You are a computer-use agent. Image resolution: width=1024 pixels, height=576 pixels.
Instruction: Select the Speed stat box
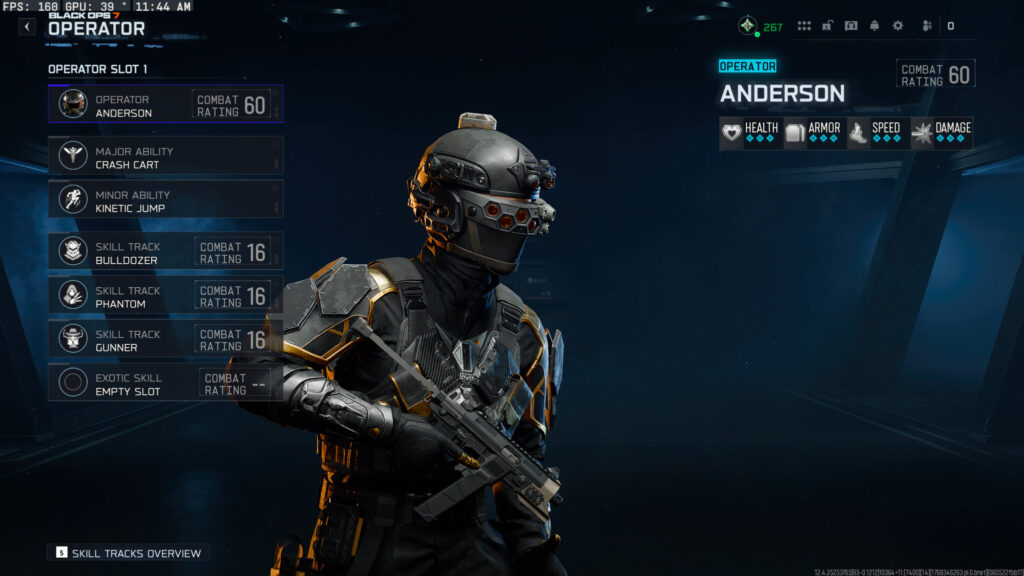click(877, 133)
